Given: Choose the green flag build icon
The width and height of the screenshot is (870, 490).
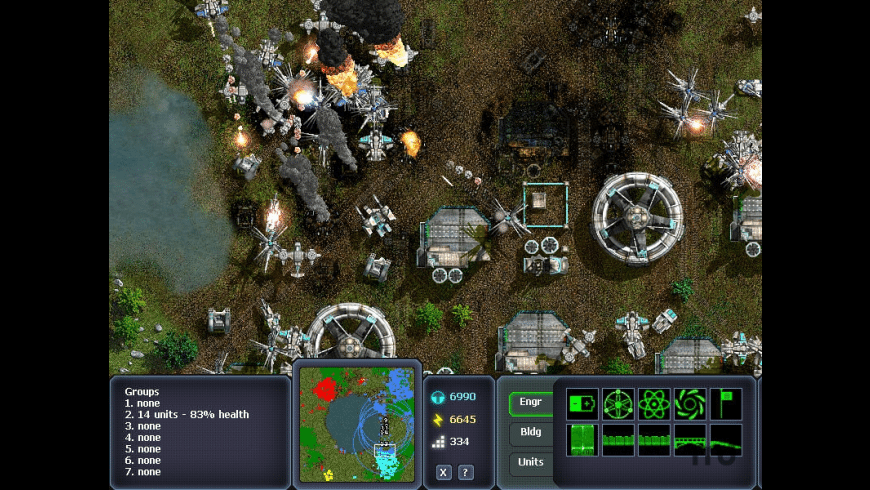Looking at the screenshot, I should coord(726,403).
